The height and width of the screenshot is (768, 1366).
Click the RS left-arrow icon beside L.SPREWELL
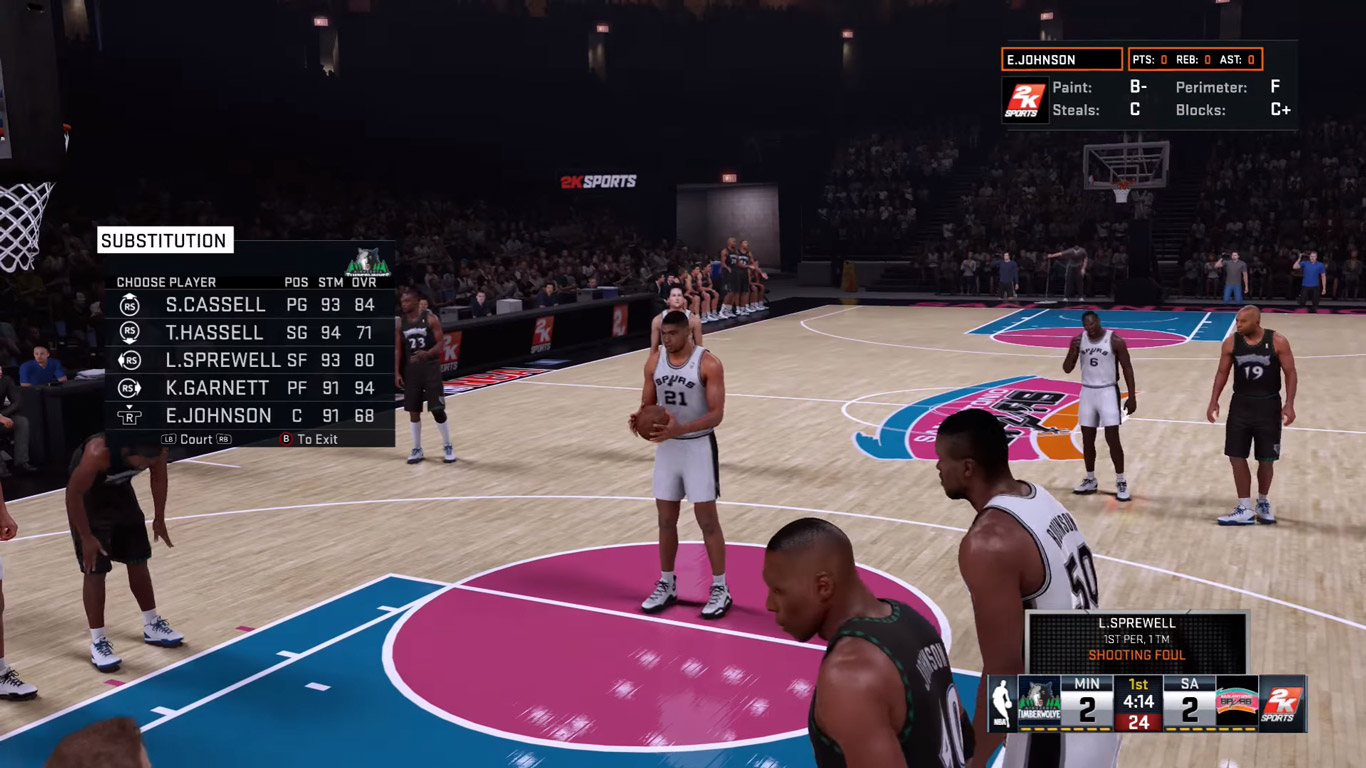pos(129,359)
